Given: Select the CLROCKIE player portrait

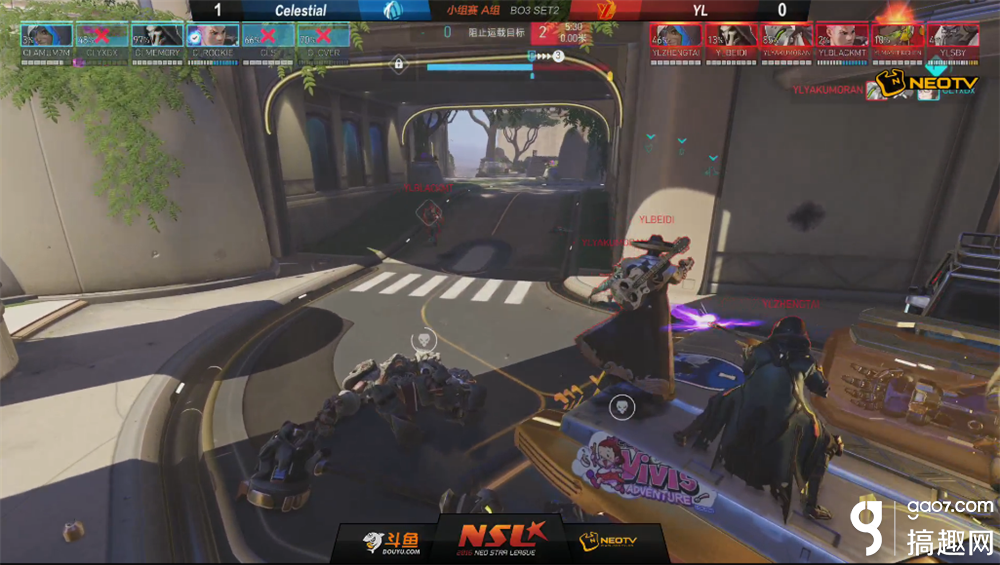Looking at the screenshot, I should pyautogui.click(x=213, y=38).
